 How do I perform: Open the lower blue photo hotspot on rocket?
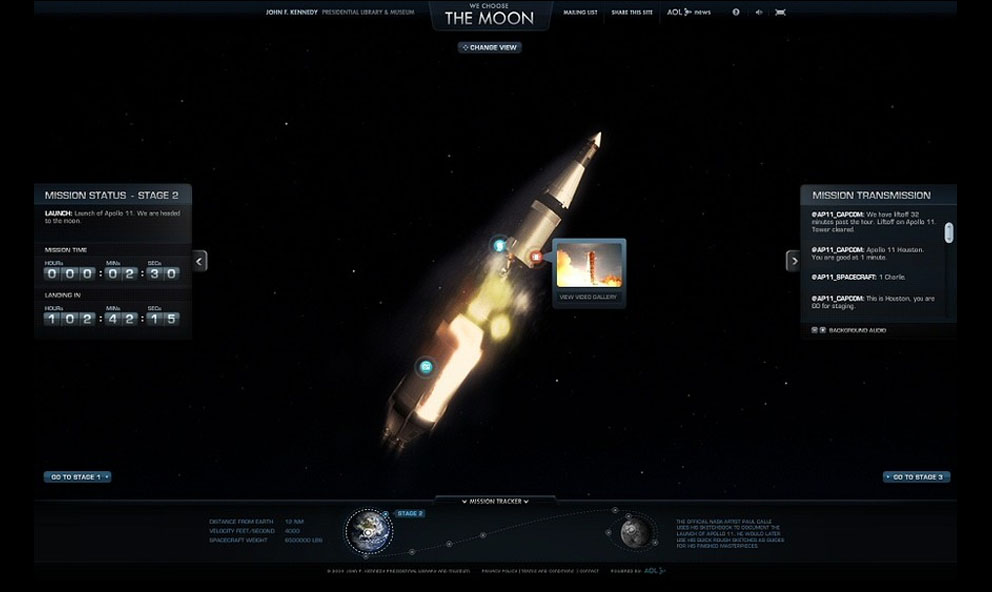click(x=426, y=367)
